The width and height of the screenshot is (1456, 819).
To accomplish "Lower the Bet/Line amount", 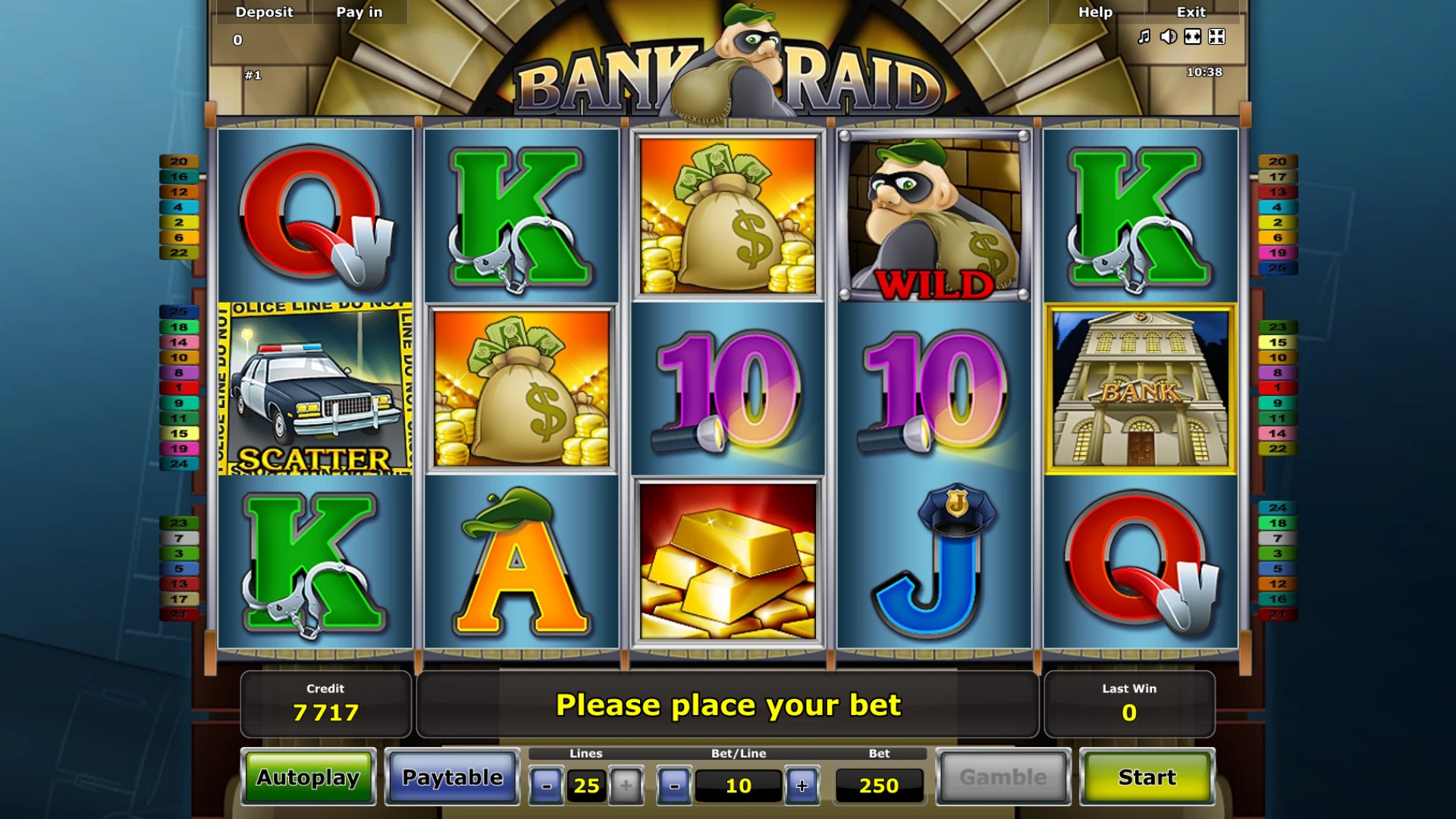I will click(674, 786).
